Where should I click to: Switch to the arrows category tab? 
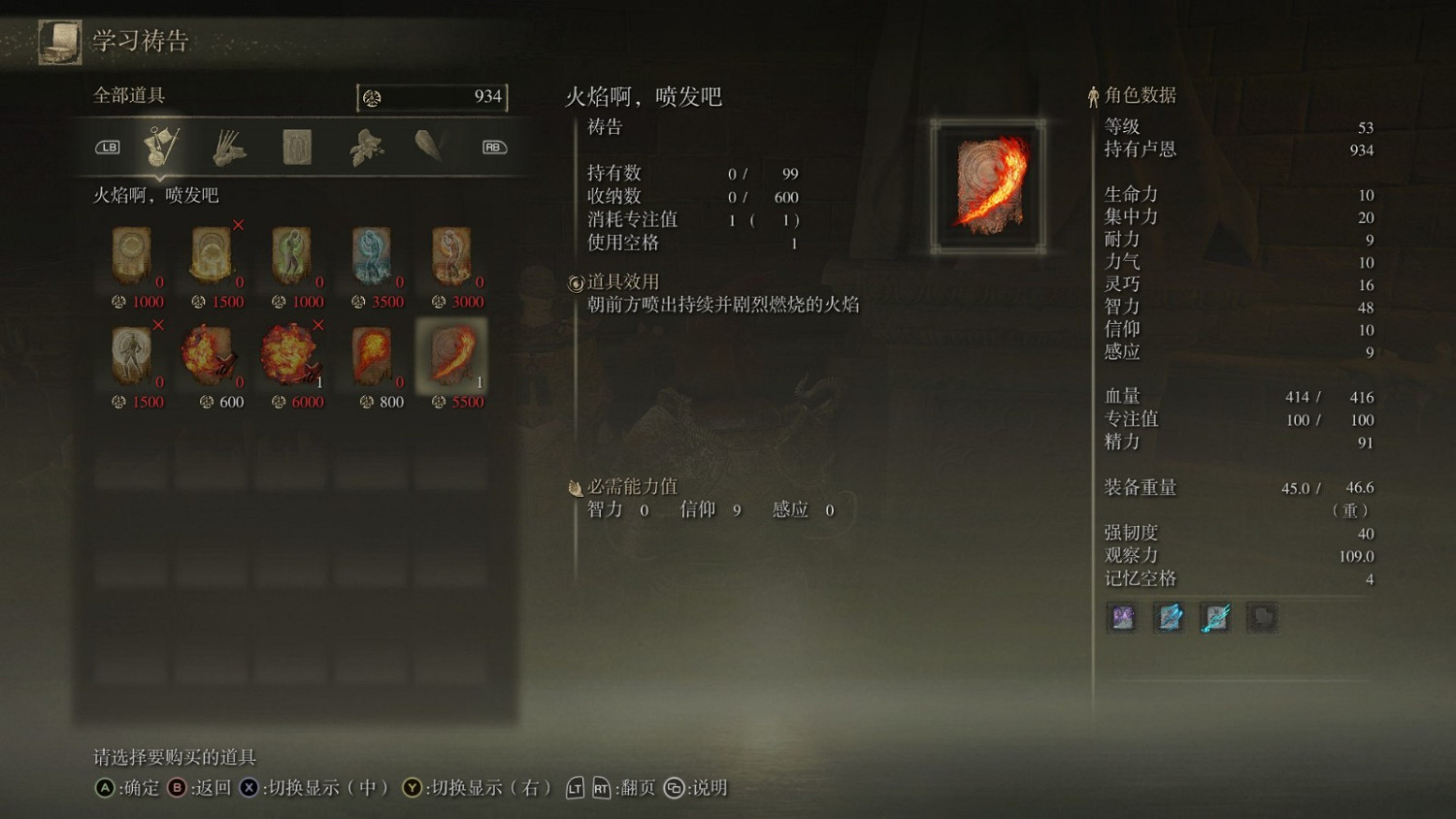click(x=229, y=147)
